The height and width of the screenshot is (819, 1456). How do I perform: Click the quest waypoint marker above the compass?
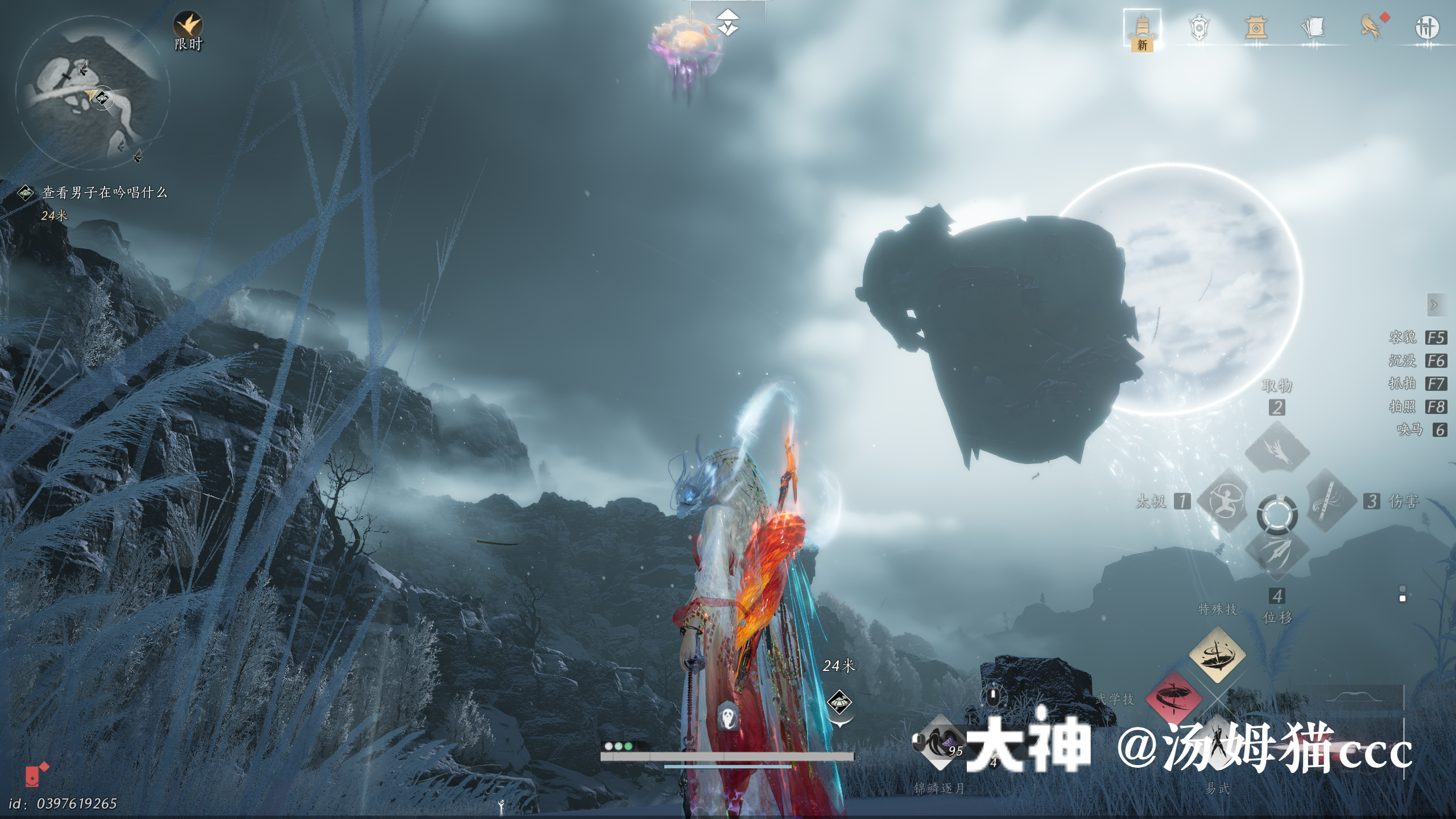(727, 23)
